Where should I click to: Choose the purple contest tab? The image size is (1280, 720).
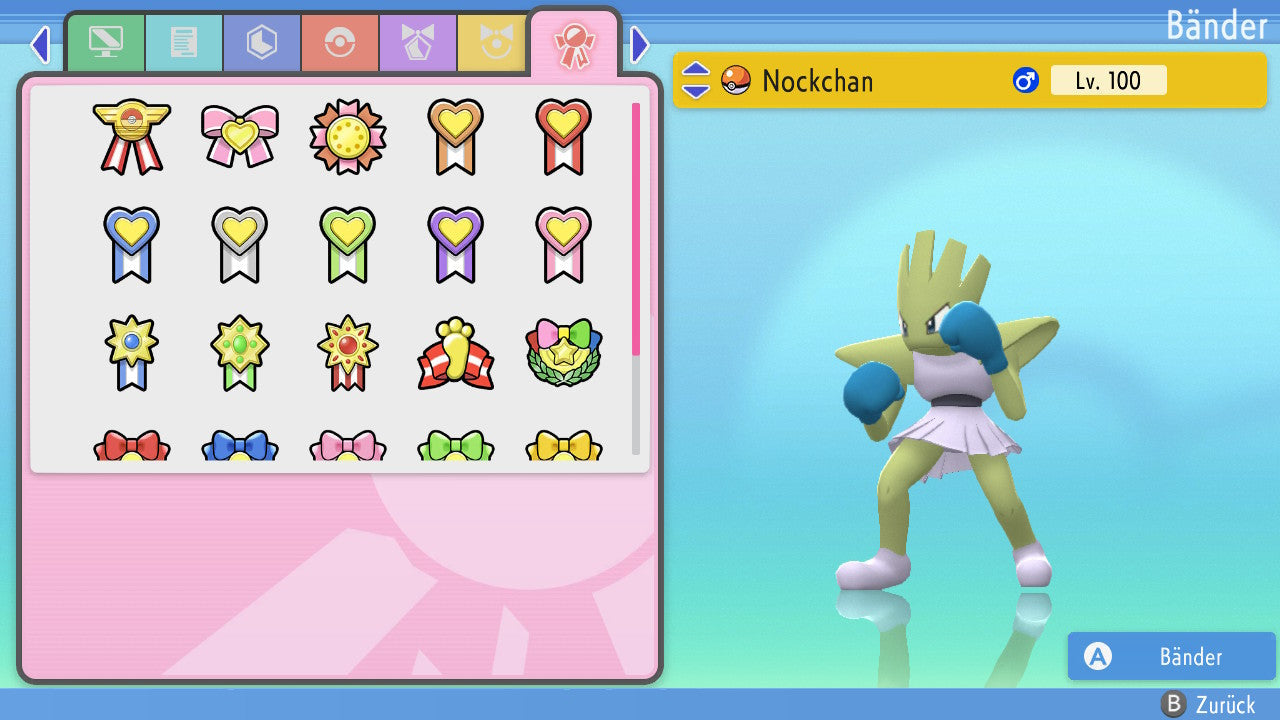(x=417, y=44)
